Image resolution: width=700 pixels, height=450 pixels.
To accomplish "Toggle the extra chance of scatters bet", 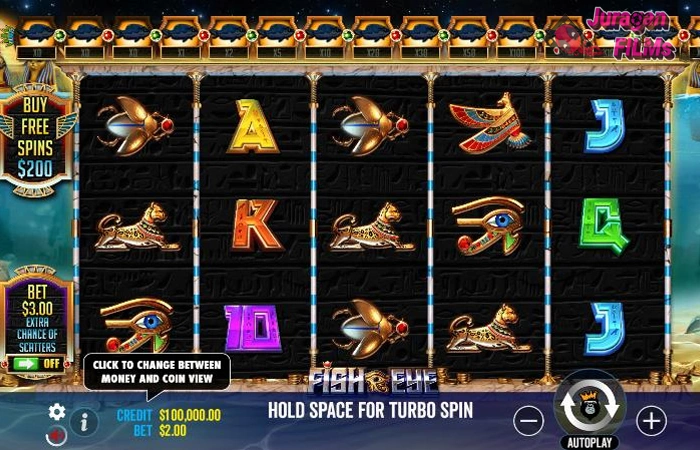I will pyautogui.click(x=37, y=363).
